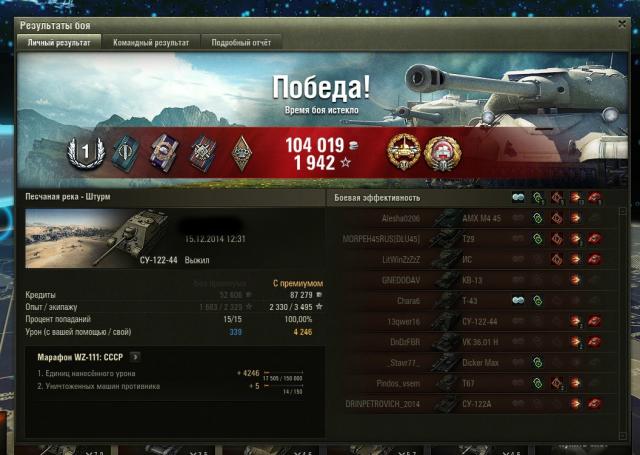
Task: Click the Pindos_vsem T67 row
Action: (x=470, y=382)
